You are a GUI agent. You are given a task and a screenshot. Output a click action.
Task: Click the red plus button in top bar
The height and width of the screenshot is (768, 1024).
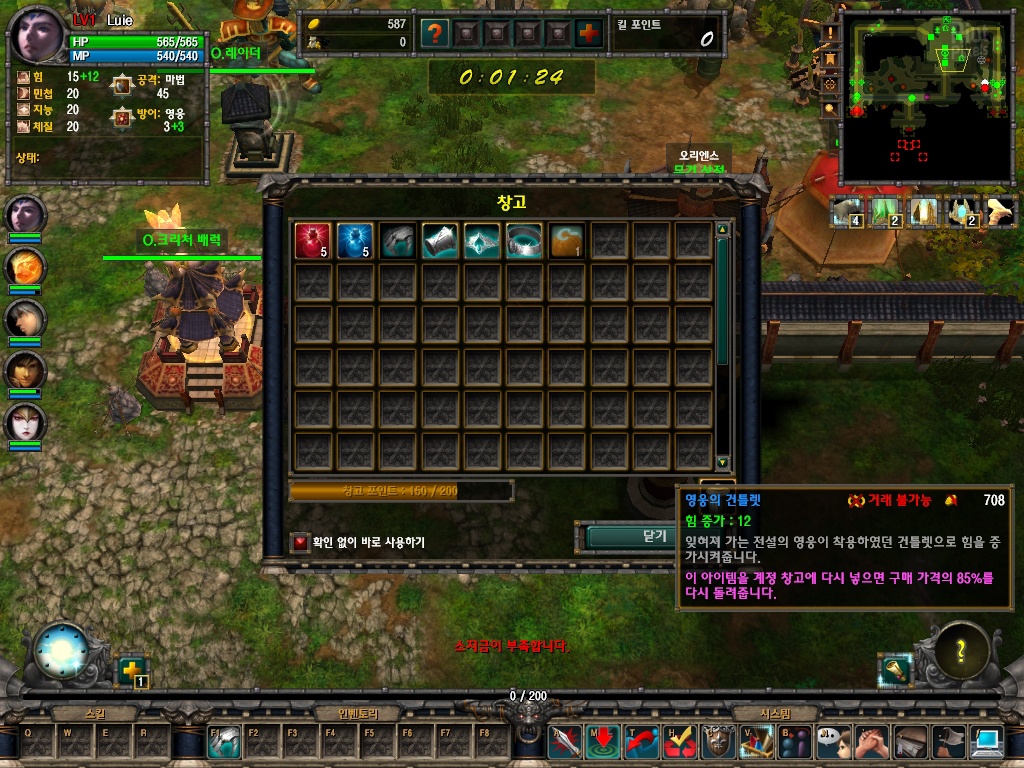589,33
